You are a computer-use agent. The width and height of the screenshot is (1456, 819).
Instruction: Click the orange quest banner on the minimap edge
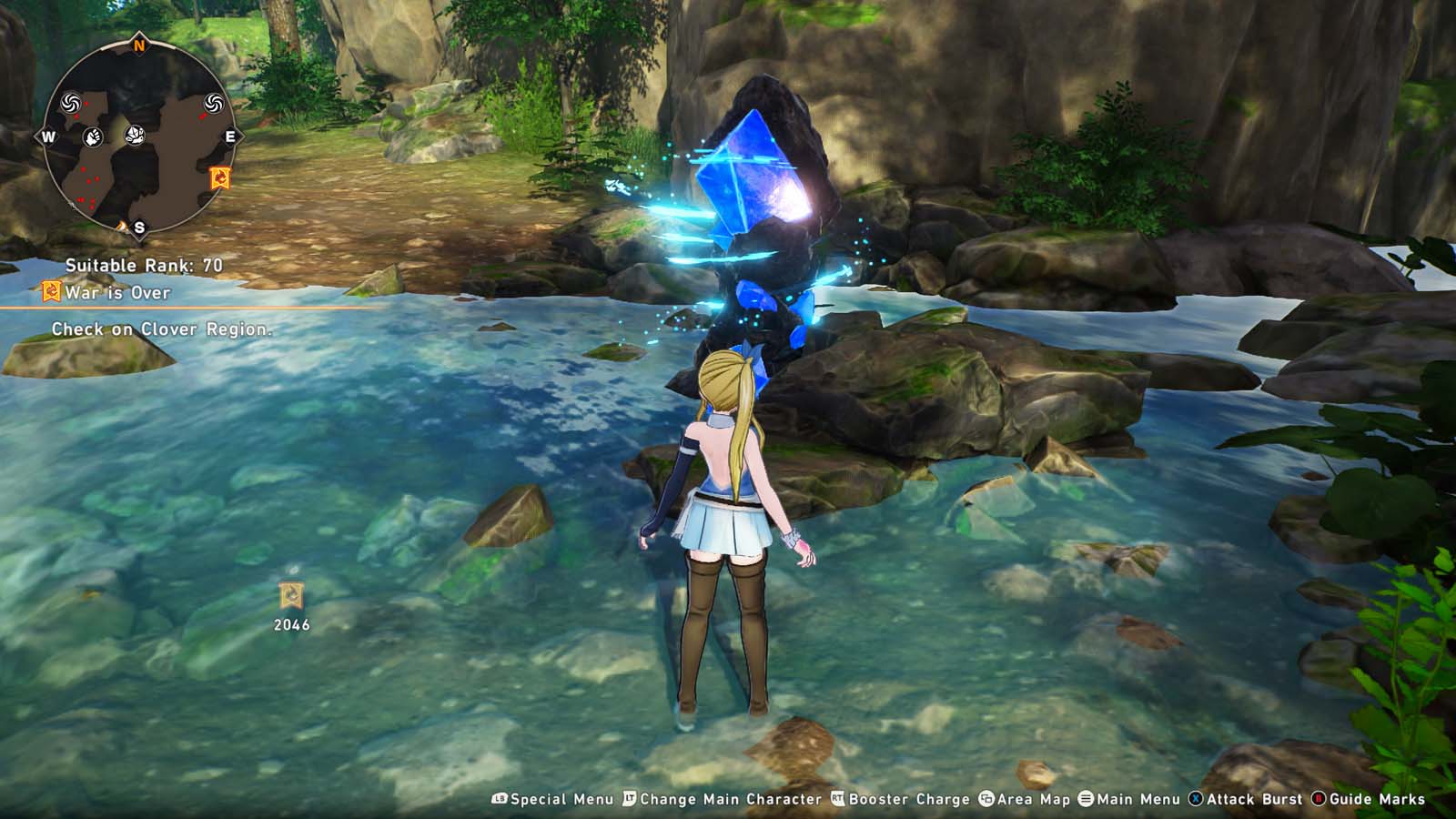point(219,177)
